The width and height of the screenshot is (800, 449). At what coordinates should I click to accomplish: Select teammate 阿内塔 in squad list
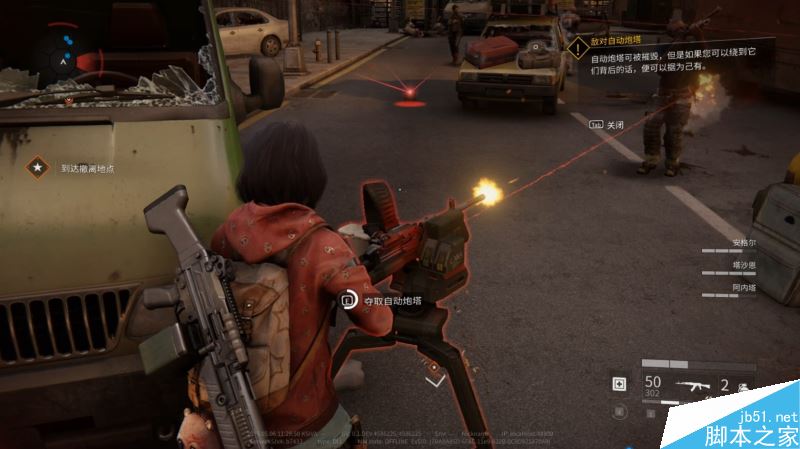point(746,287)
